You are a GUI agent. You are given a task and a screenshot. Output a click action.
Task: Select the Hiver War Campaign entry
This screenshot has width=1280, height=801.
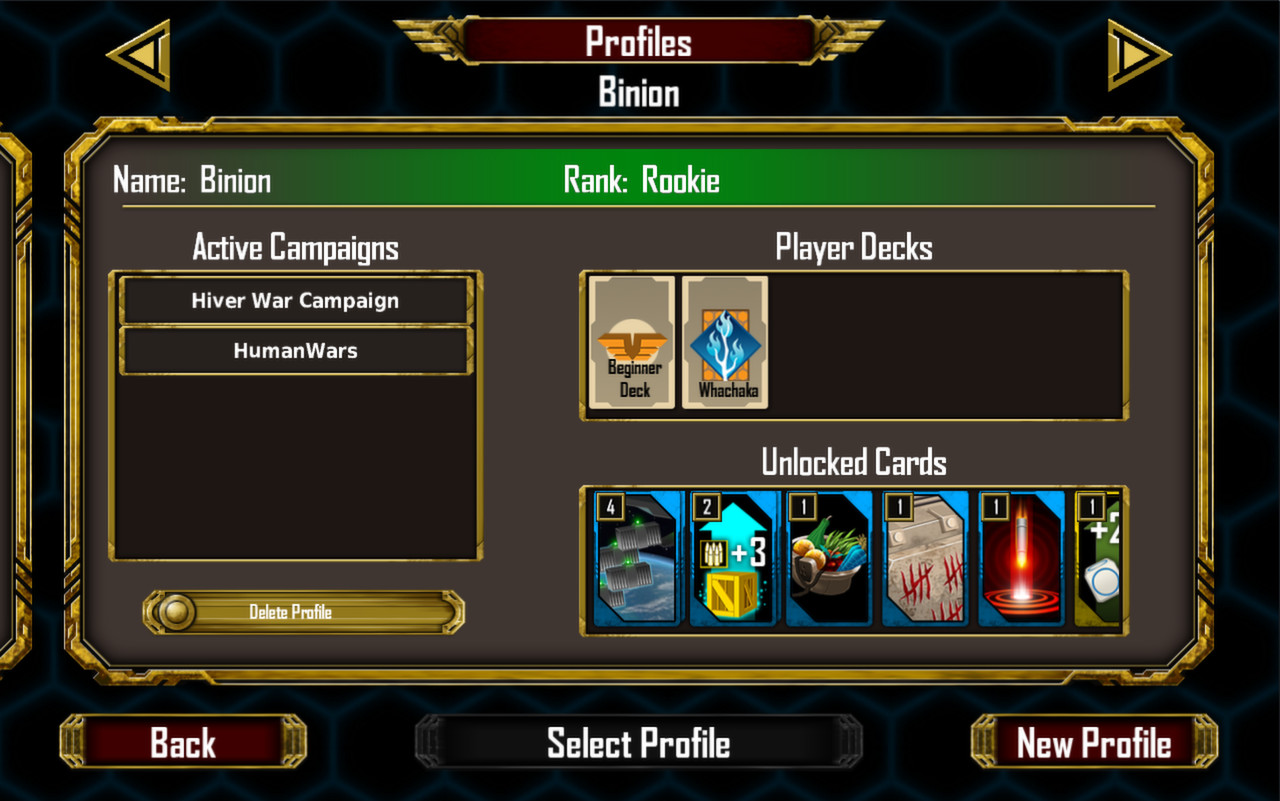pos(295,300)
